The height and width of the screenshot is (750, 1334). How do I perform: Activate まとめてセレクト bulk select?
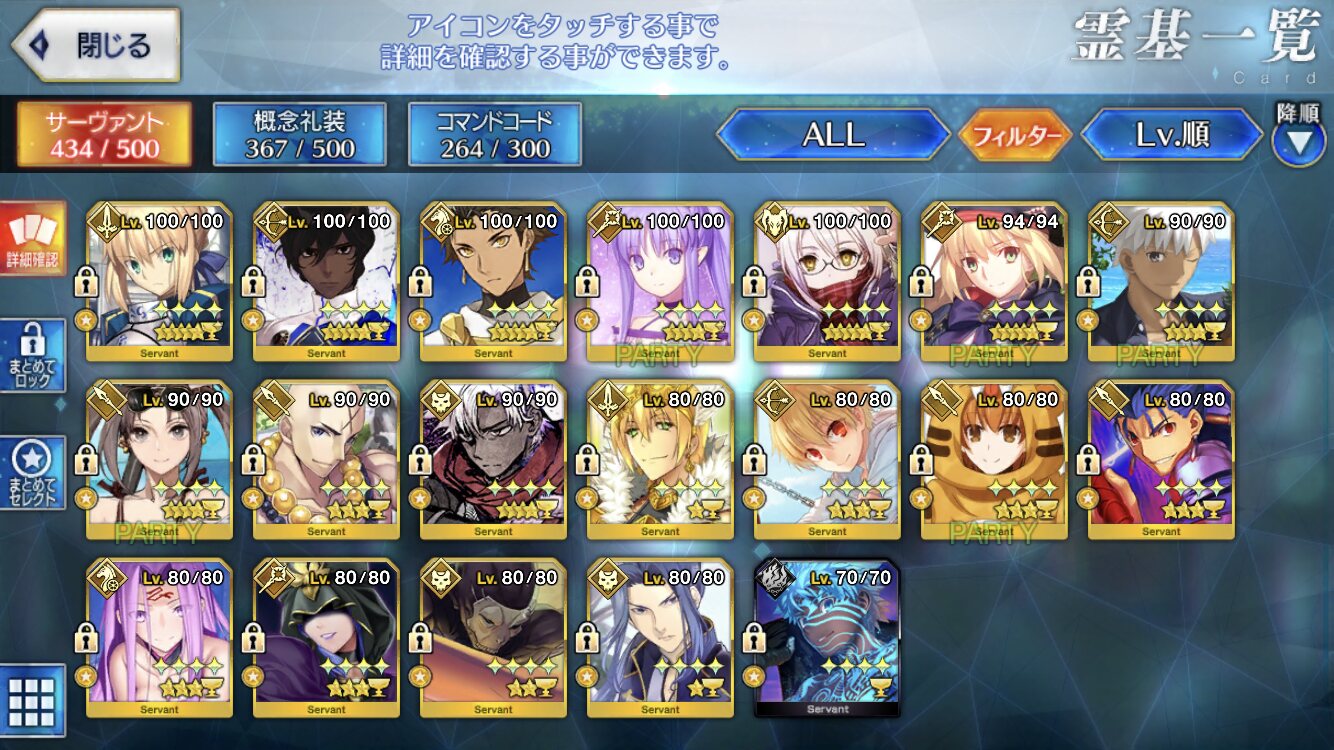click(x=32, y=472)
